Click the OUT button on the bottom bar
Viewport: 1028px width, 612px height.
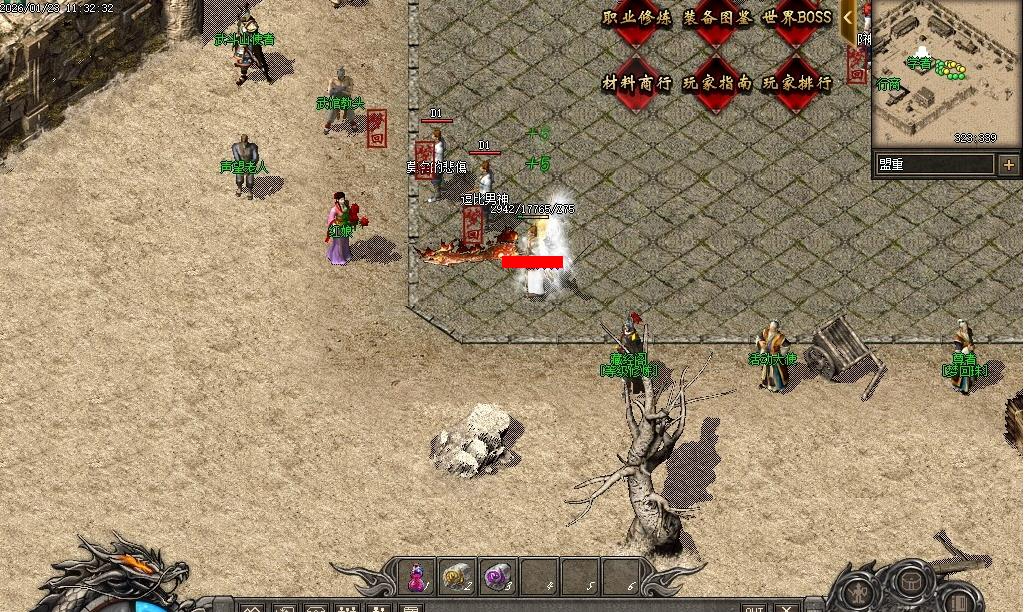[x=754, y=607]
